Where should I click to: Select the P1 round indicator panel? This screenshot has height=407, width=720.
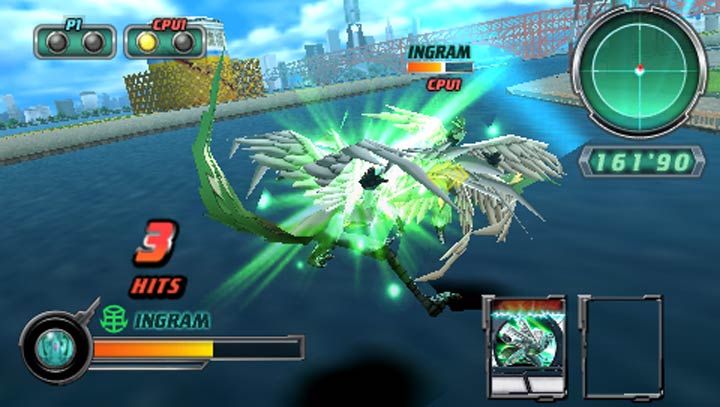(x=74, y=41)
